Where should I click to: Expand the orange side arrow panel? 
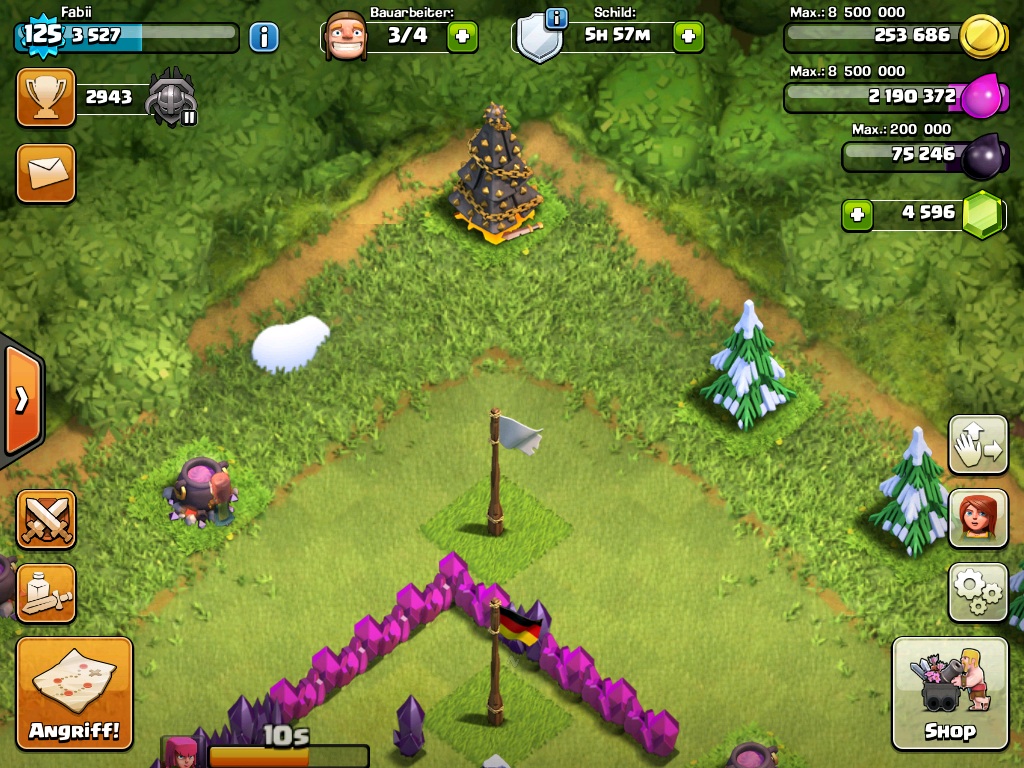(x=22, y=399)
